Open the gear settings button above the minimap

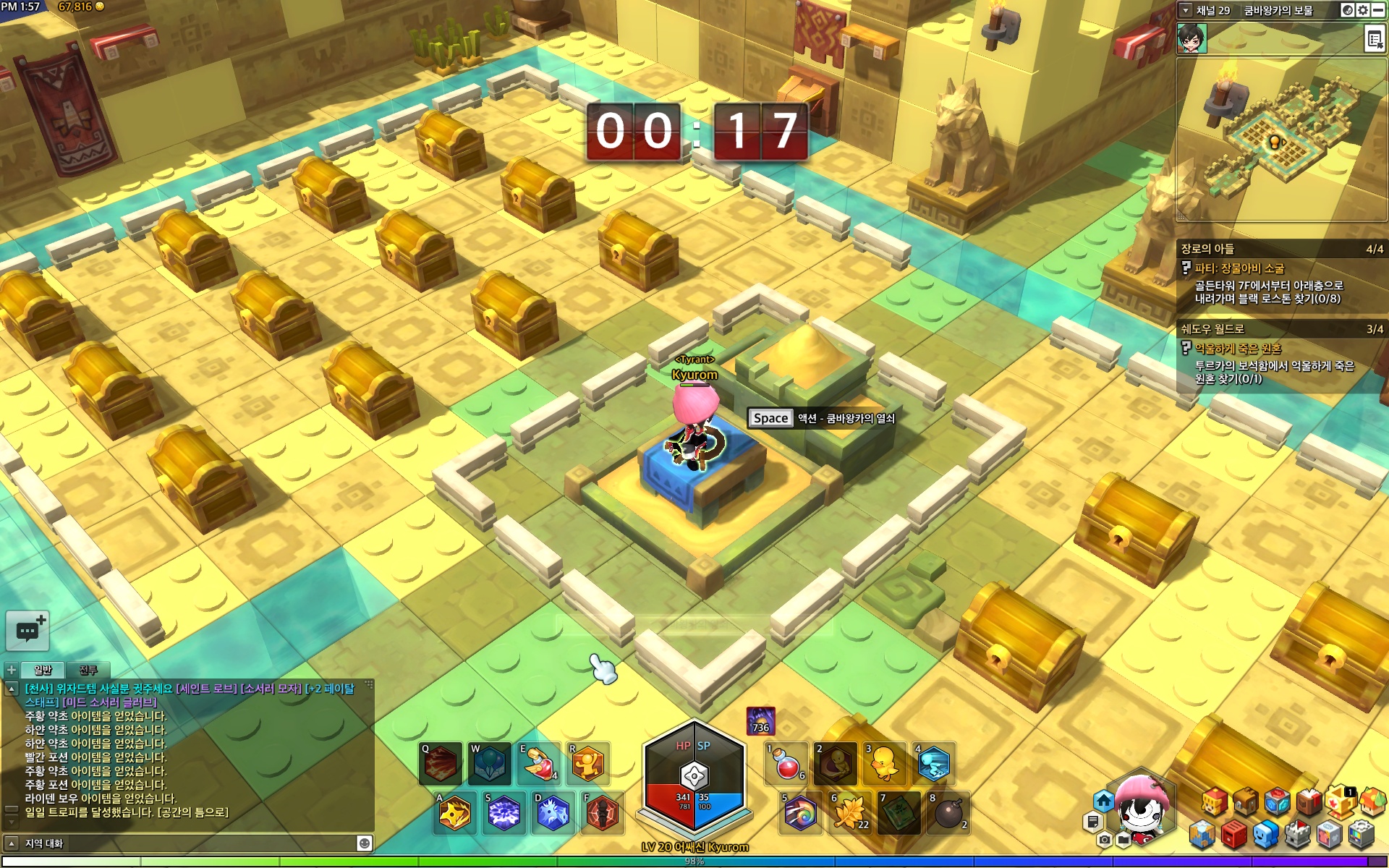click(x=1363, y=10)
